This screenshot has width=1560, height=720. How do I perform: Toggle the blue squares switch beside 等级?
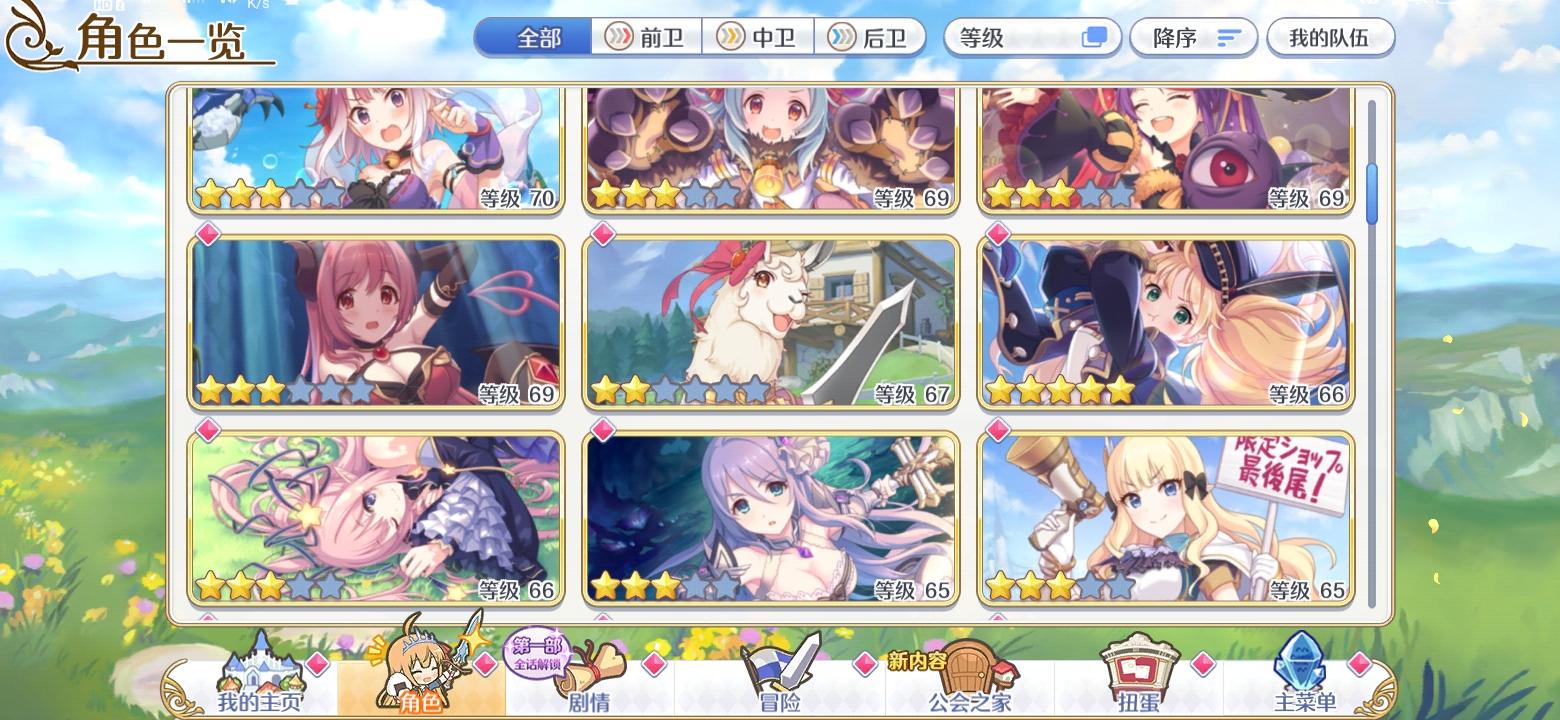pyautogui.click(x=1094, y=36)
